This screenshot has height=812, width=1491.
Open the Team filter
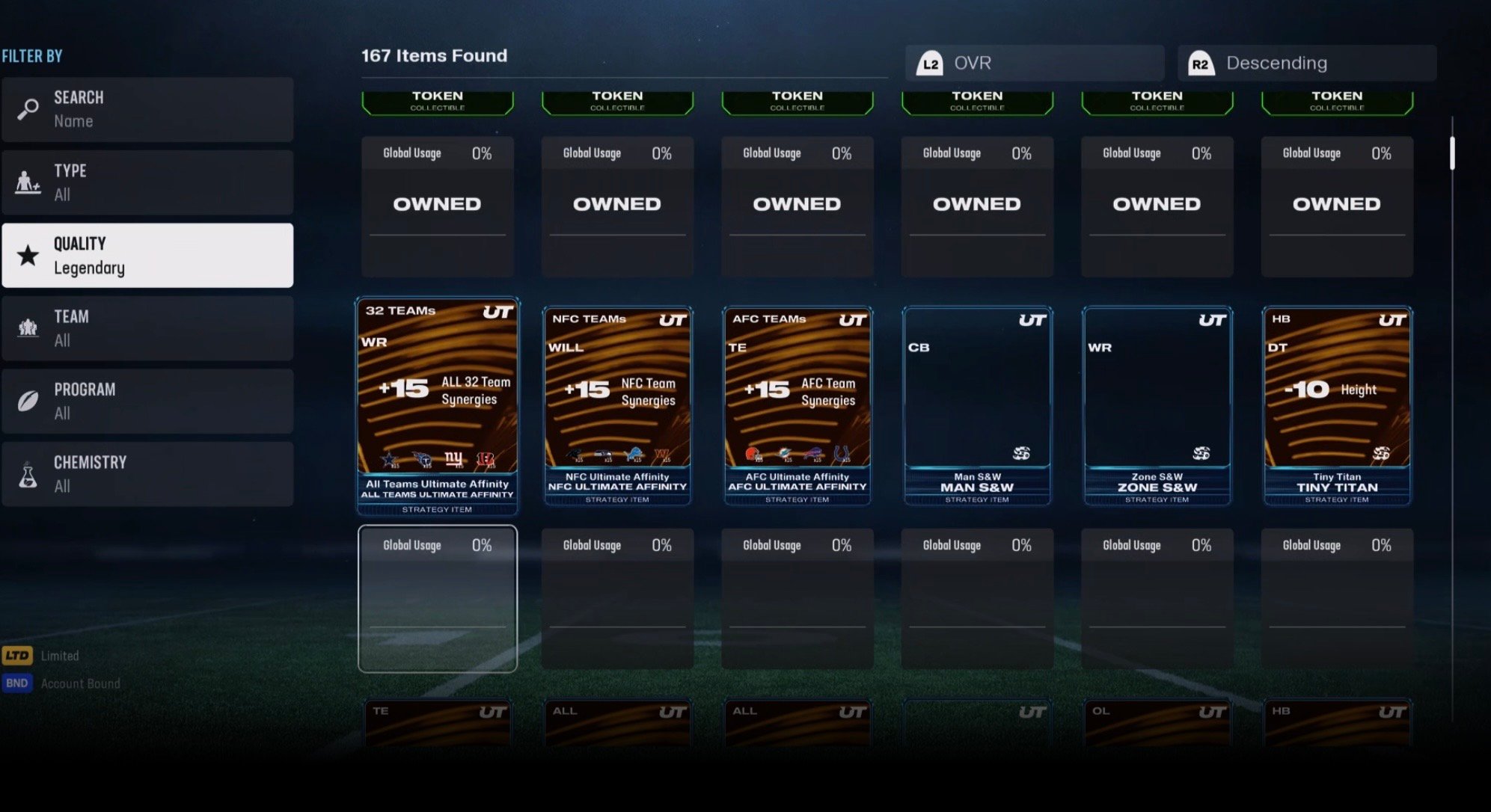(147, 328)
